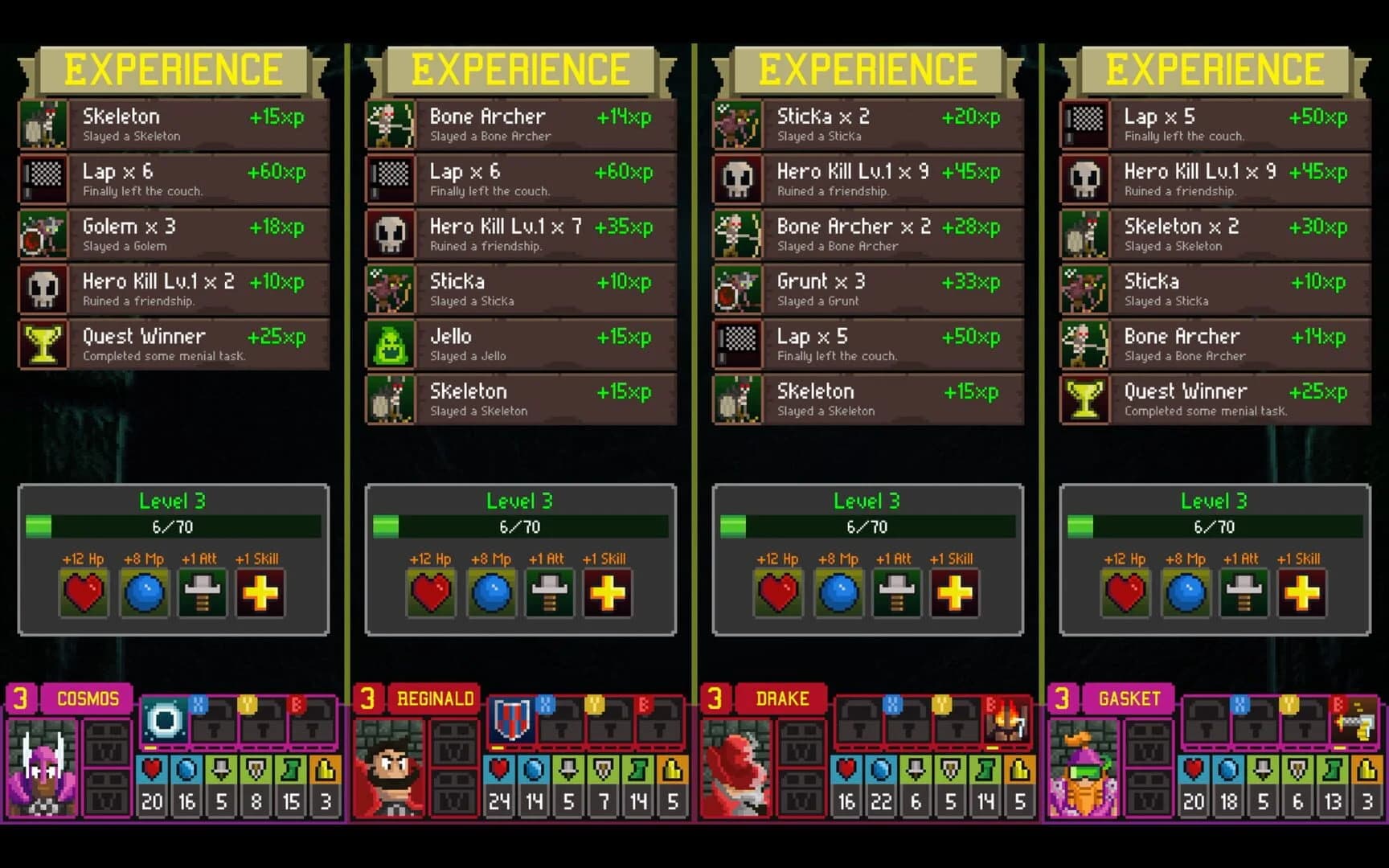Click Drake's Level 3 experience progress bar
The height and width of the screenshot is (868, 1389).
point(868,527)
